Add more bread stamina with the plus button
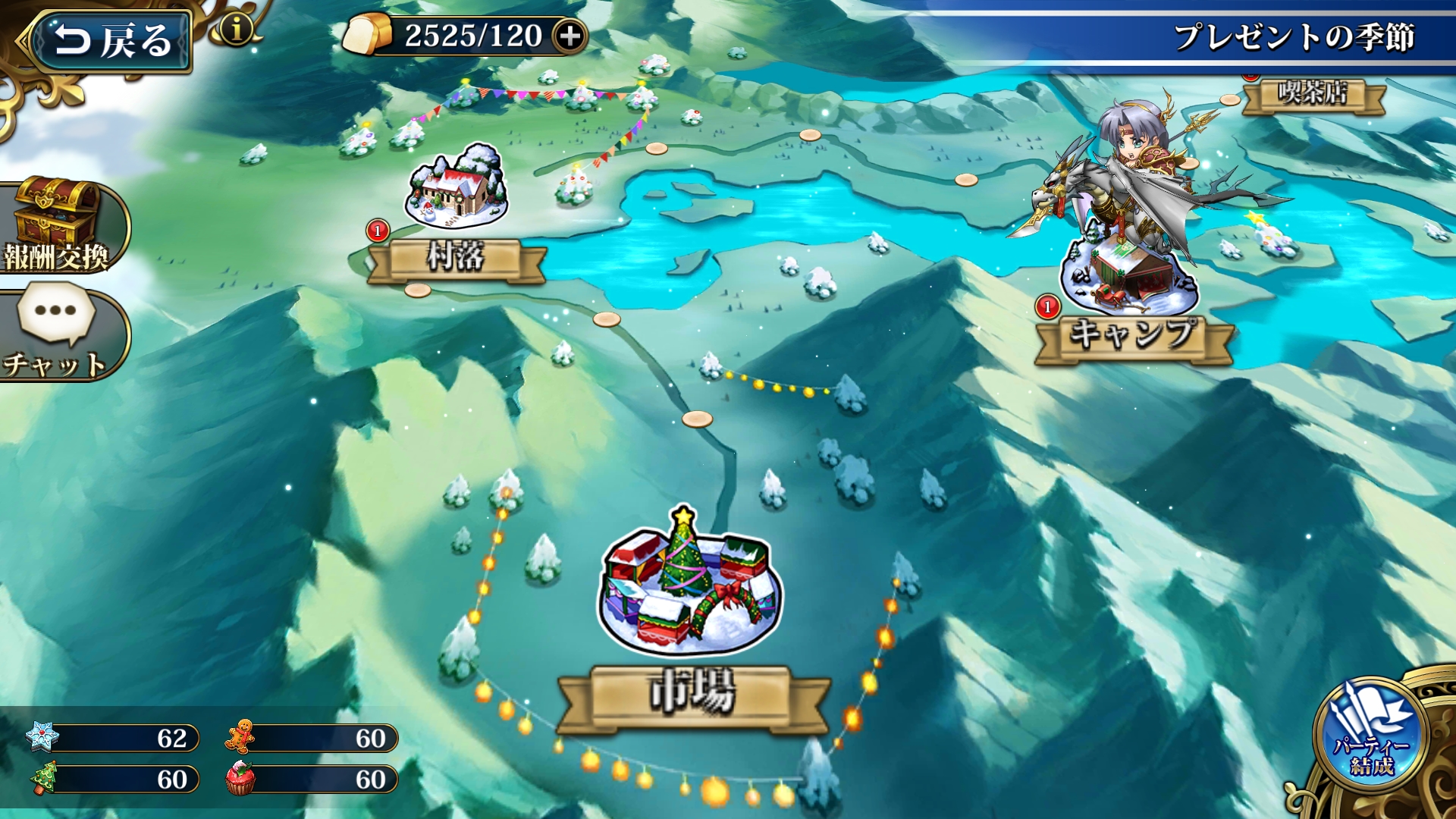This screenshot has width=1456, height=819. coord(570,36)
